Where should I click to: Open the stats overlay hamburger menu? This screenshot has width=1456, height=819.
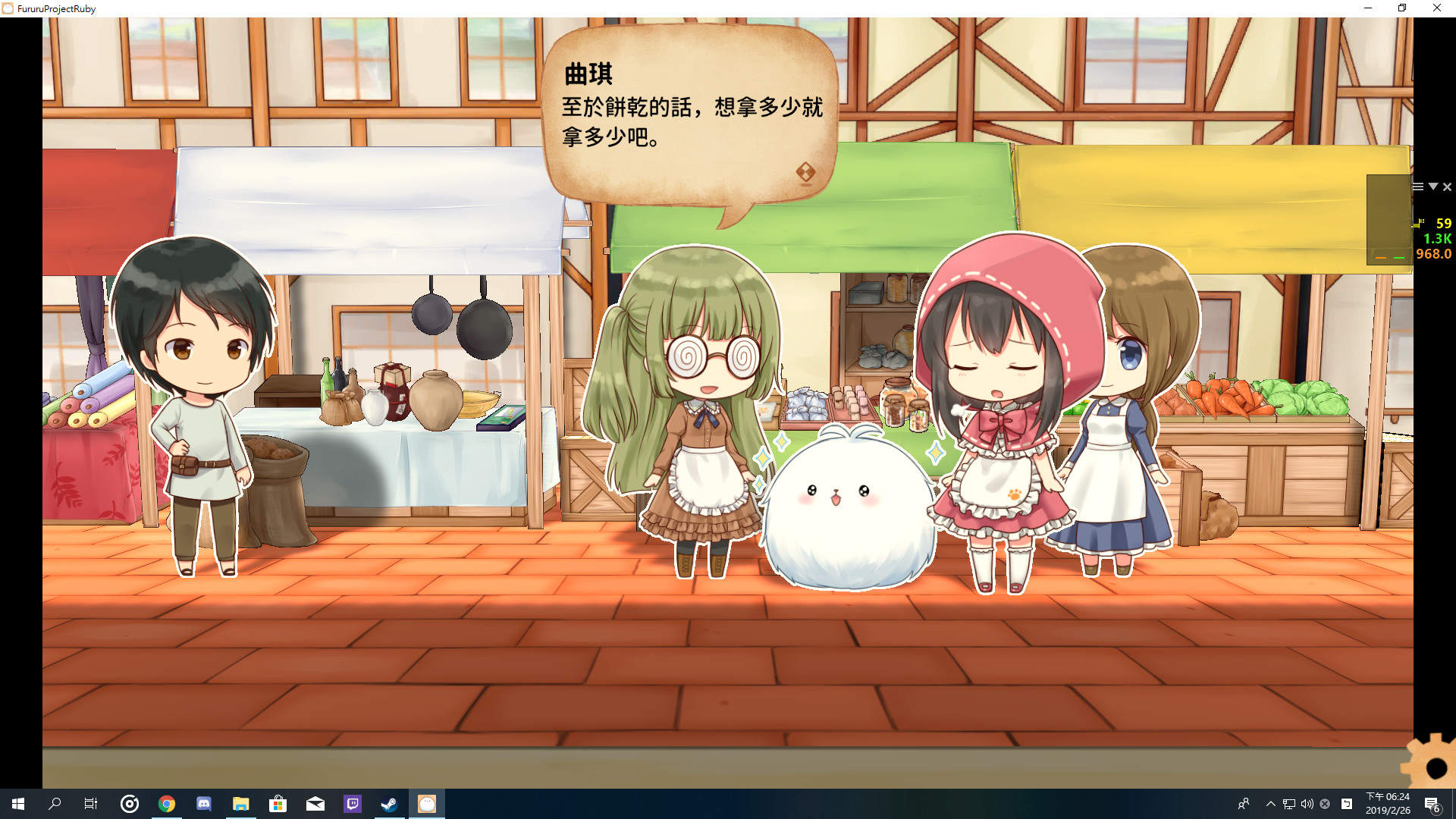click(1418, 187)
